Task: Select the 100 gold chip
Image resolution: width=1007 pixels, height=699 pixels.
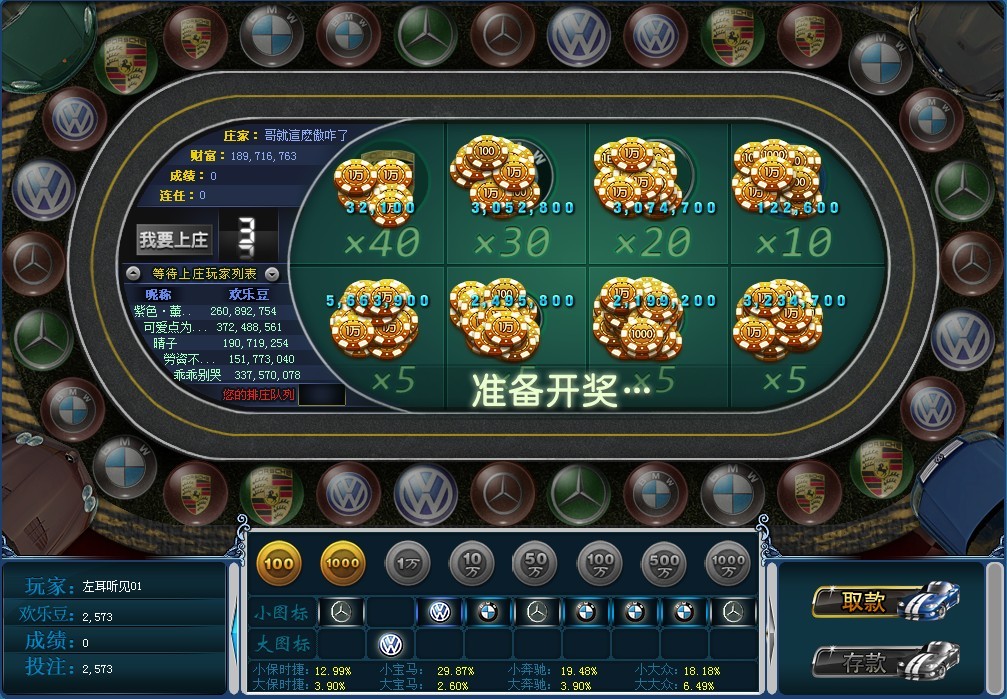Action: click(279, 564)
